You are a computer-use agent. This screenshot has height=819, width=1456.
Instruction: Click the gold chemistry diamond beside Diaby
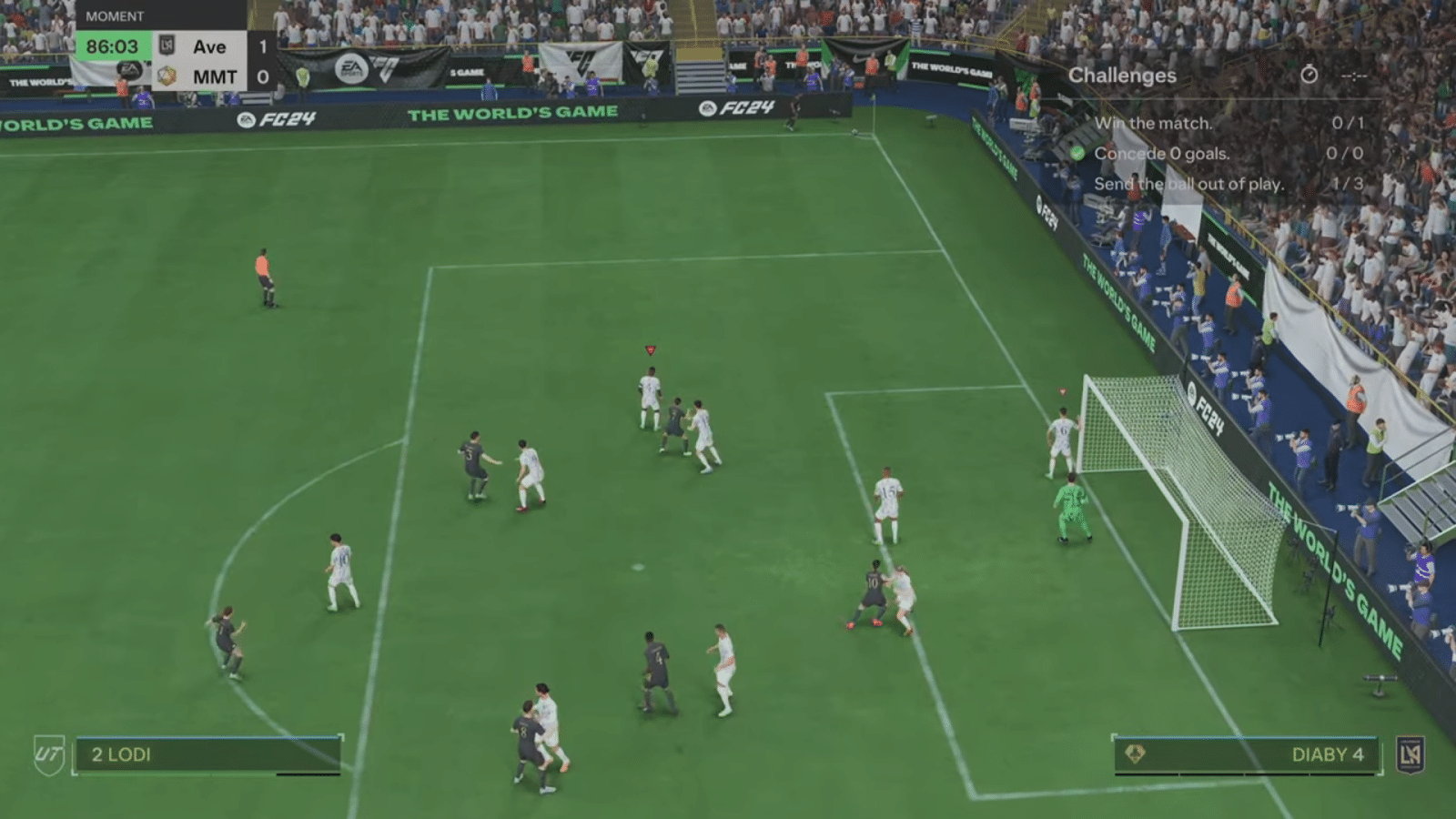coord(1134,754)
